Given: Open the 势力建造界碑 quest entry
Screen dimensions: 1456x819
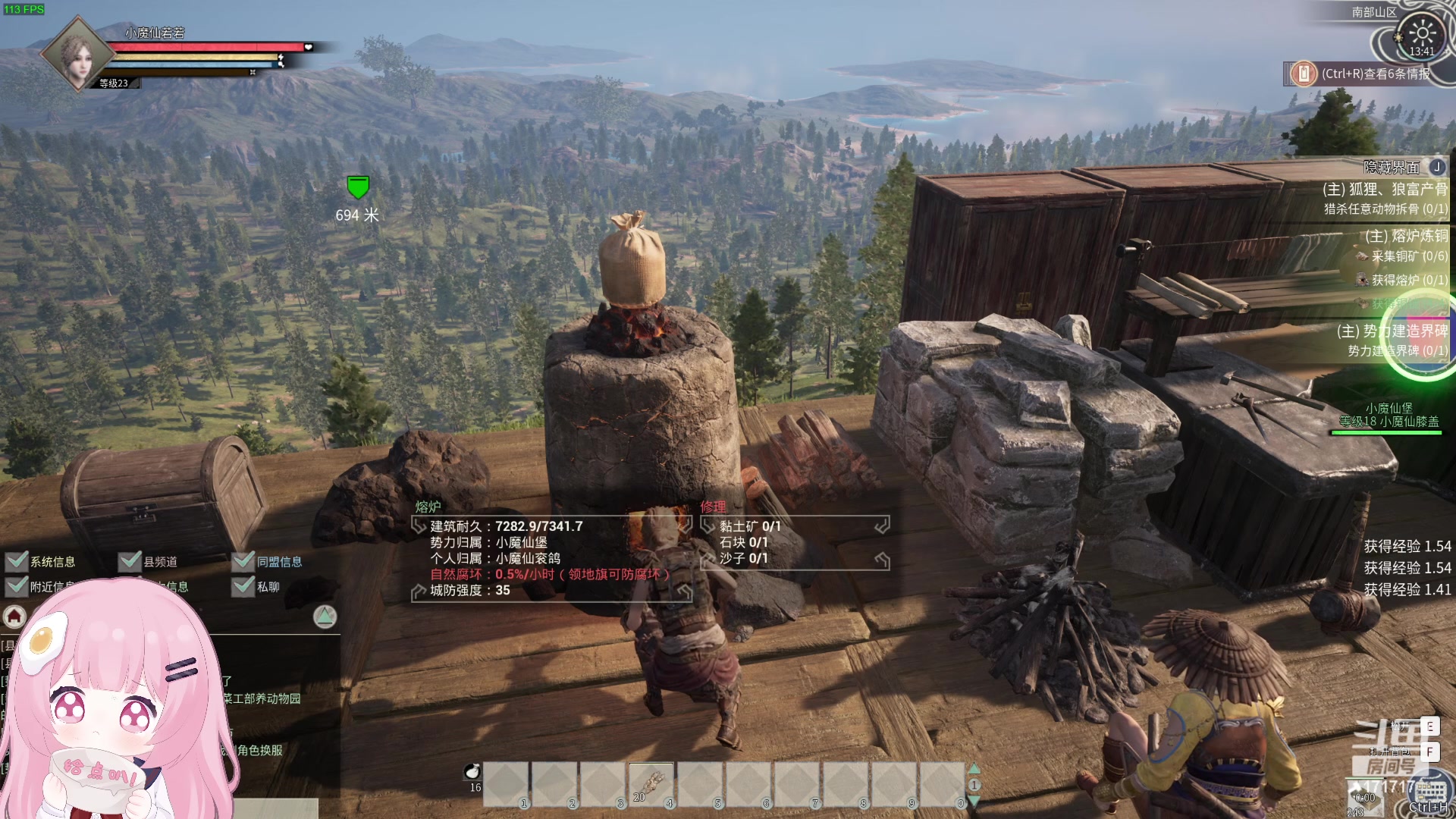Looking at the screenshot, I should [1392, 331].
